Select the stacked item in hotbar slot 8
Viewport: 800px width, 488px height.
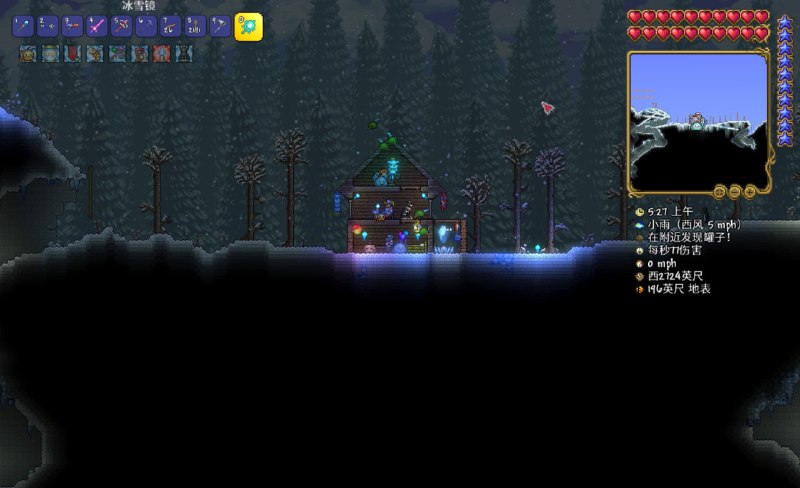click(194, 27)
